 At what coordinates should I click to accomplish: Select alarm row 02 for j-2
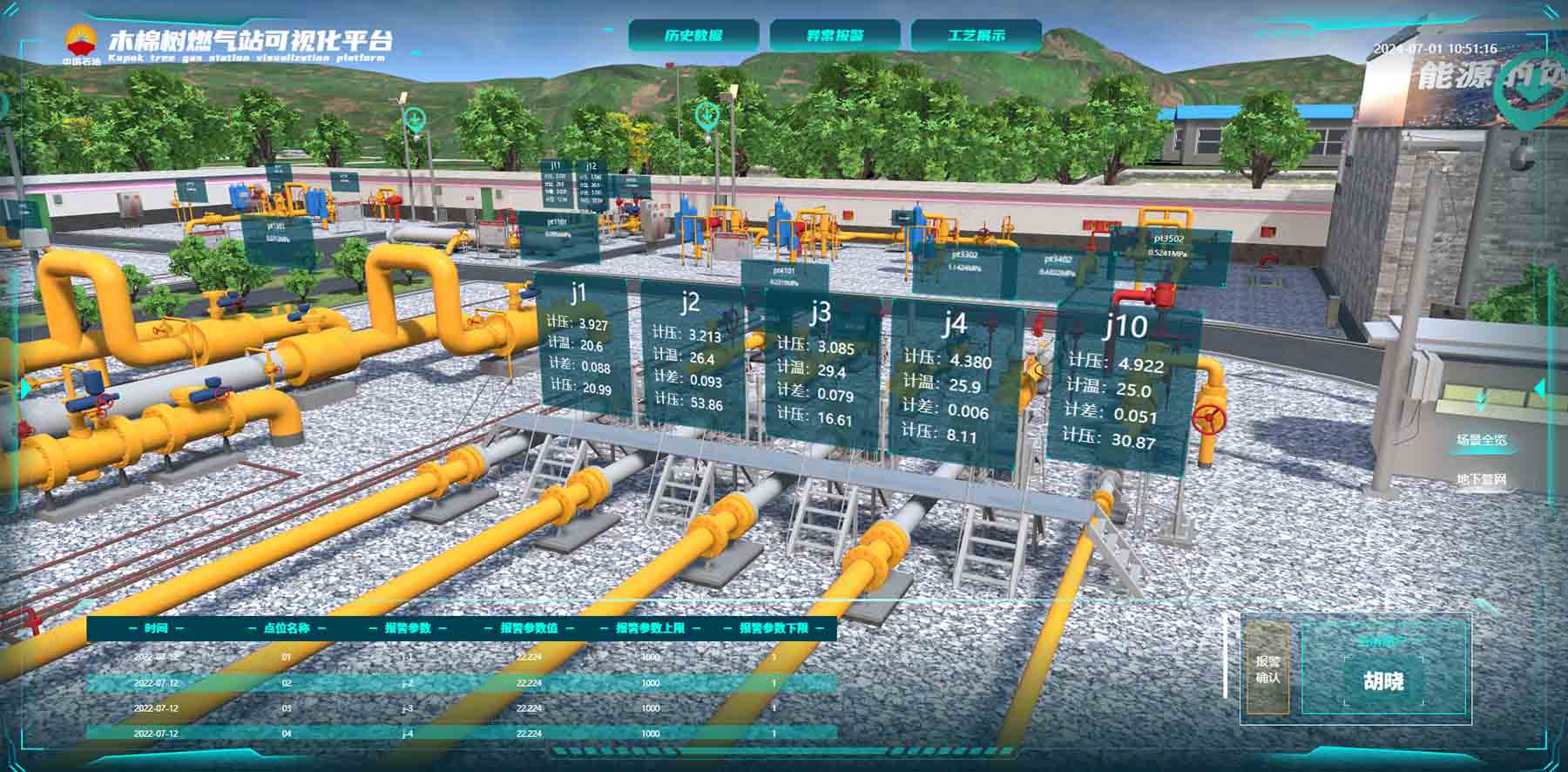[x=462, y=683]
